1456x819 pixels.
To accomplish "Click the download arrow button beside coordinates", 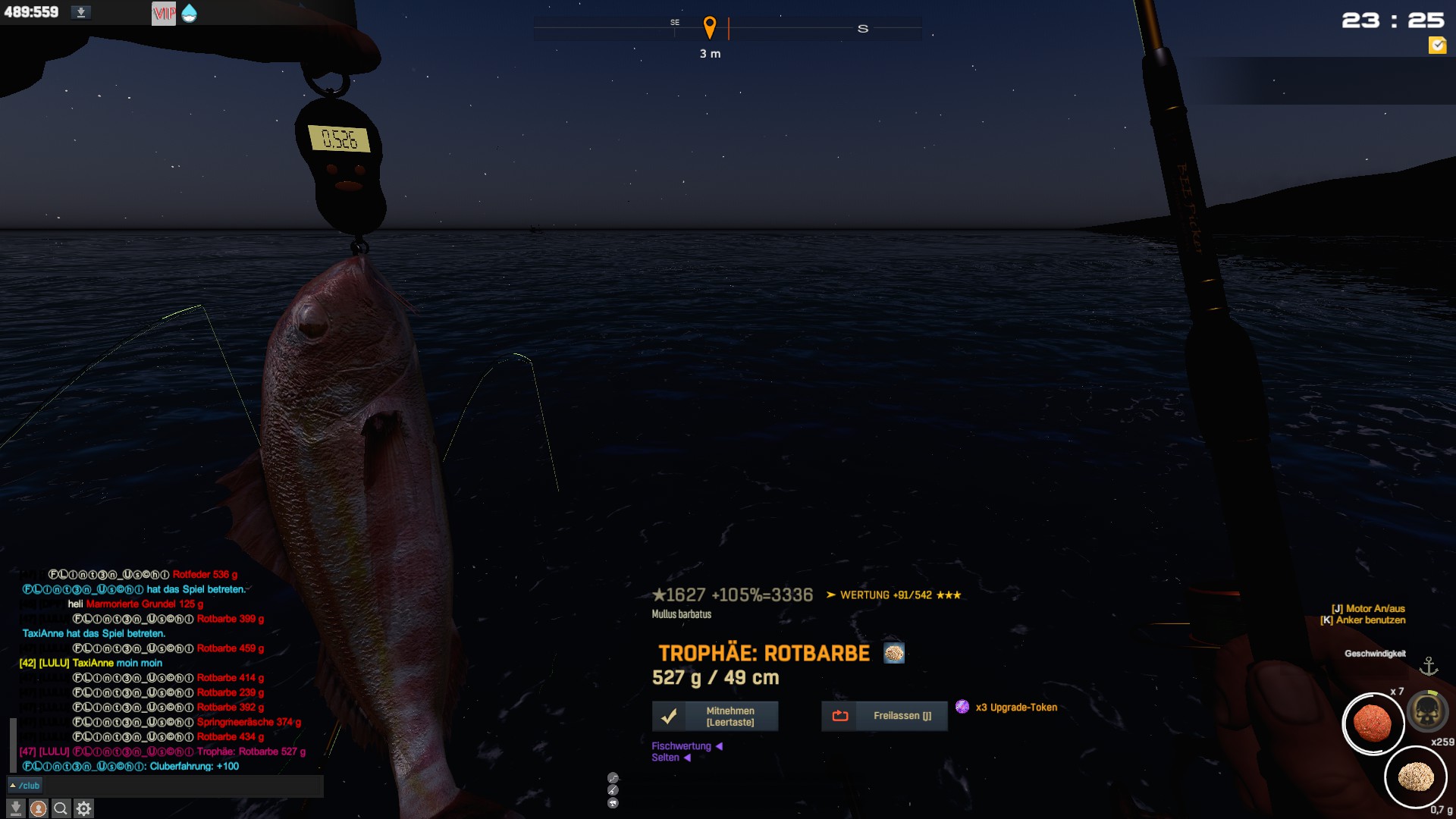I will [81, 12].
